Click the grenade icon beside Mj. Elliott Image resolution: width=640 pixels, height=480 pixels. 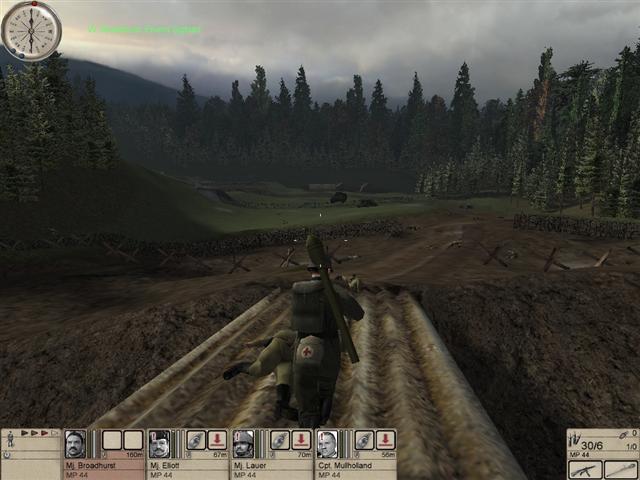195,440
